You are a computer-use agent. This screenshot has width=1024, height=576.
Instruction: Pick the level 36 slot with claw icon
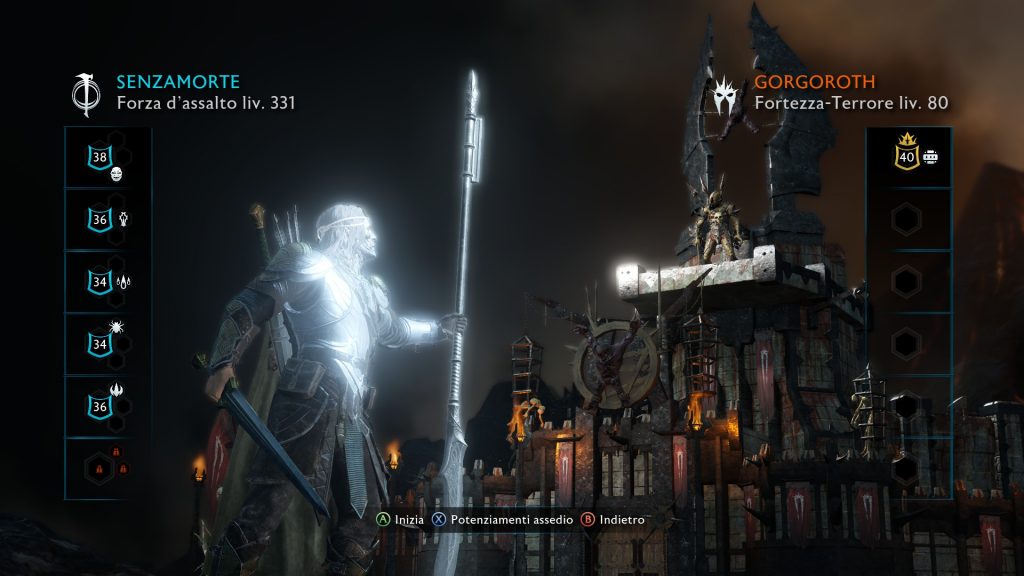point(100,406)
